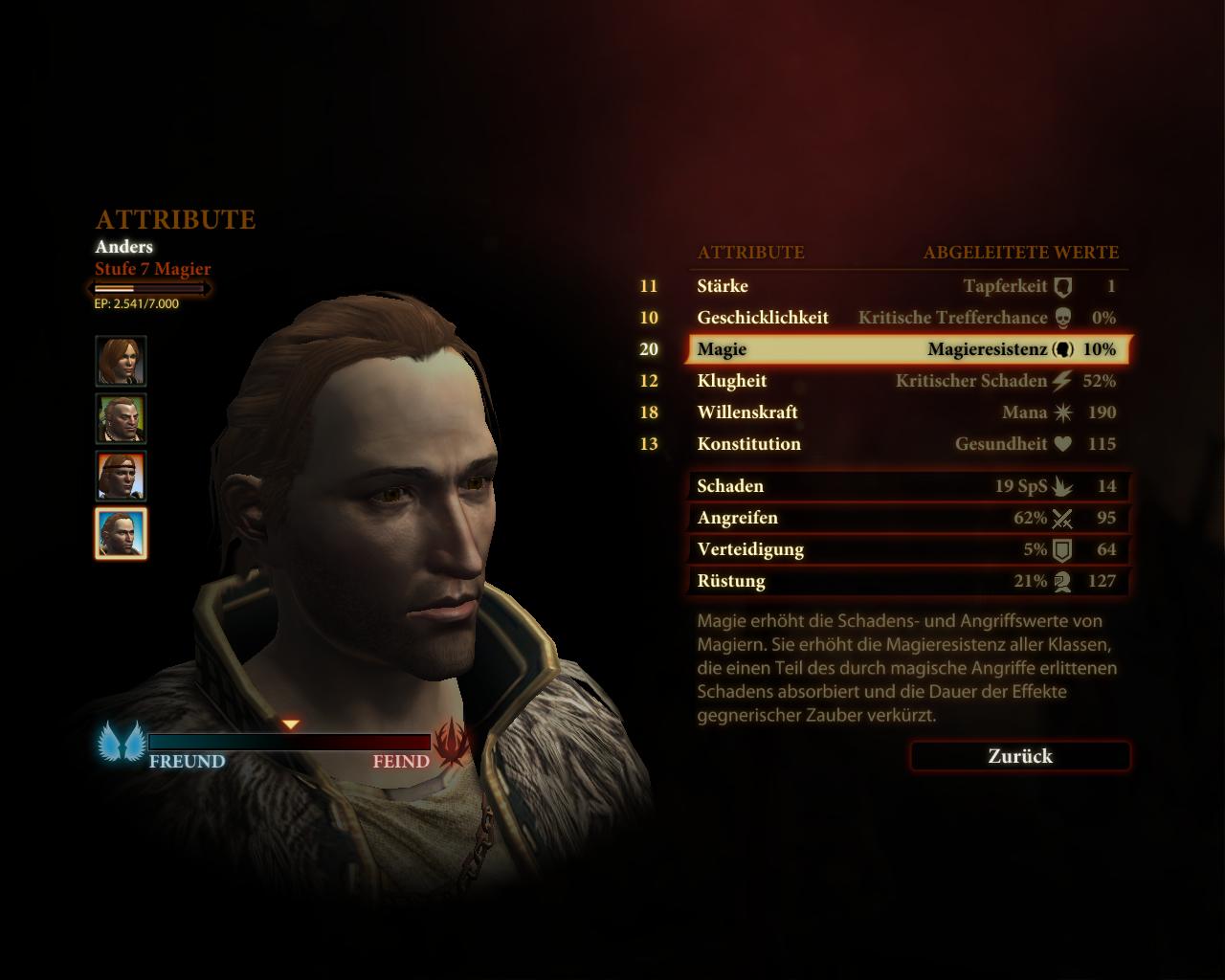The image size is (1225, 980).
Task: Switch to the long red-haired woman portrait
Action: coord(121,361)
